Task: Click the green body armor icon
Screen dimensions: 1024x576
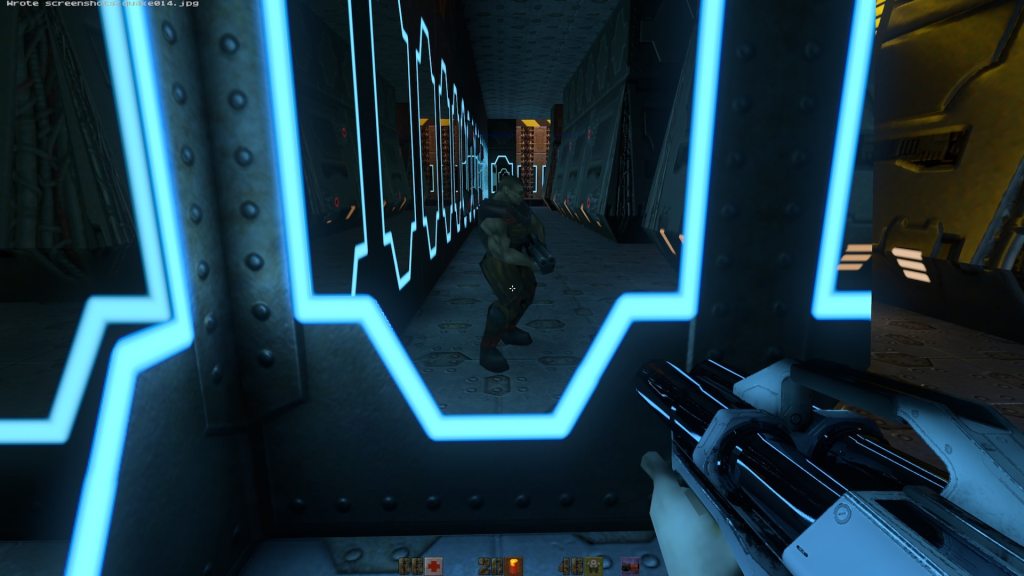Action: (594, 567)
